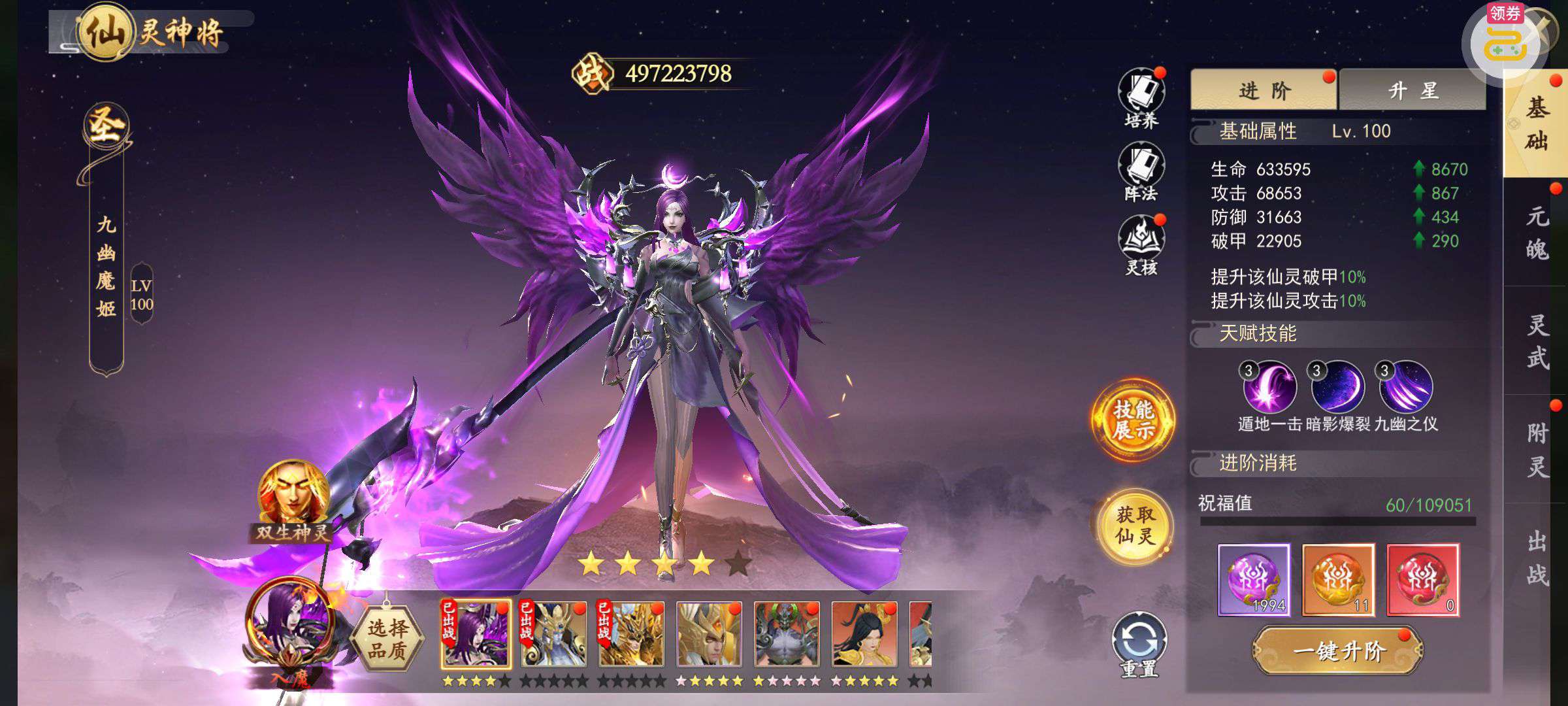Image resolution: width=1568 pixels, height=706 pixels.
Task: Select the purple orb material with 1994
Action: pos(1254,579)
